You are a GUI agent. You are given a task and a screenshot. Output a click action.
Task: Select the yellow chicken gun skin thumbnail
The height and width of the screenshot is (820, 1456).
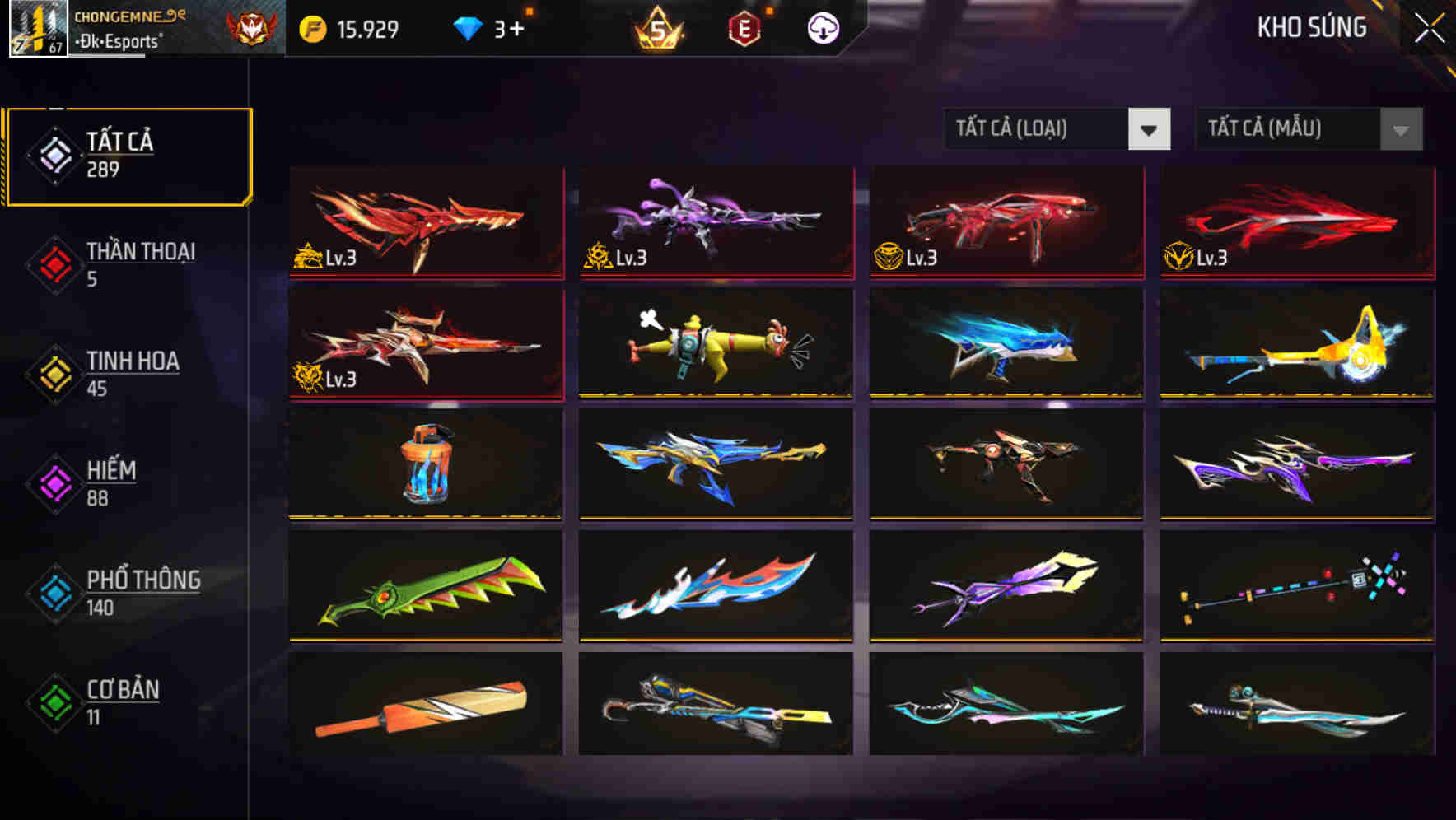pyautogui.click(x=716, y=344)
